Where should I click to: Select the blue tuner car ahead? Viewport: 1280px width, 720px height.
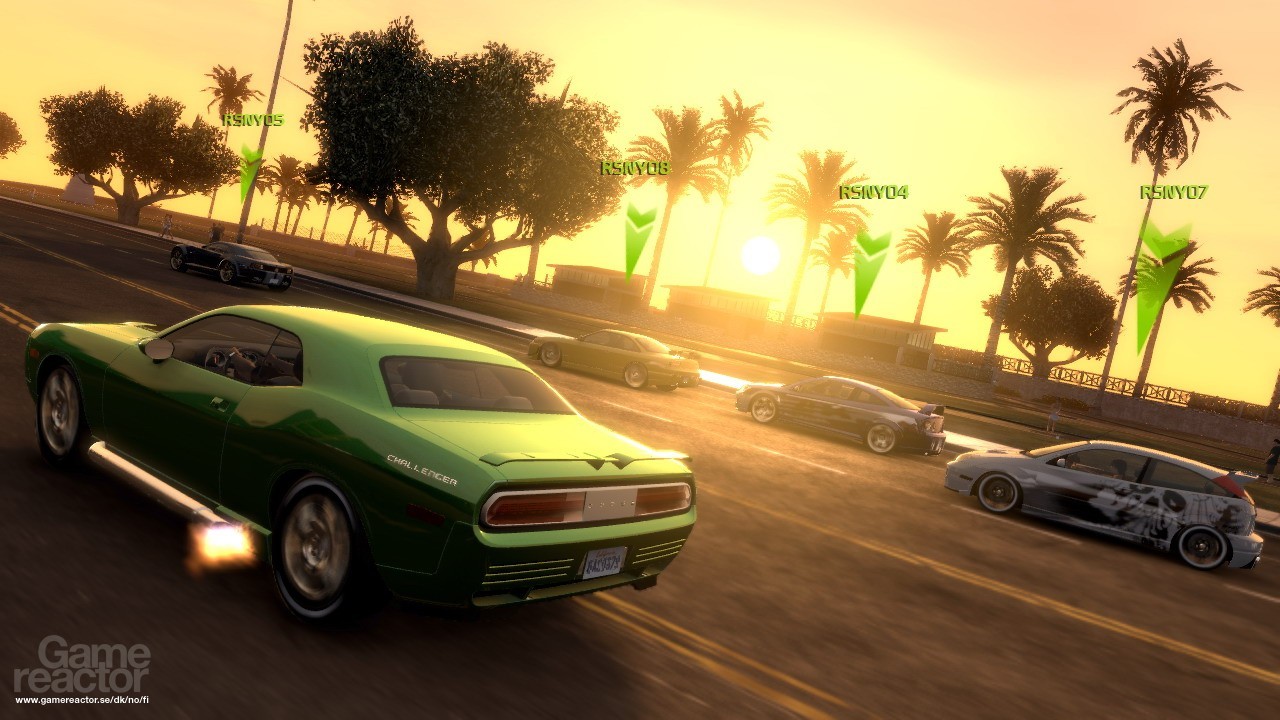coord(840,410)
